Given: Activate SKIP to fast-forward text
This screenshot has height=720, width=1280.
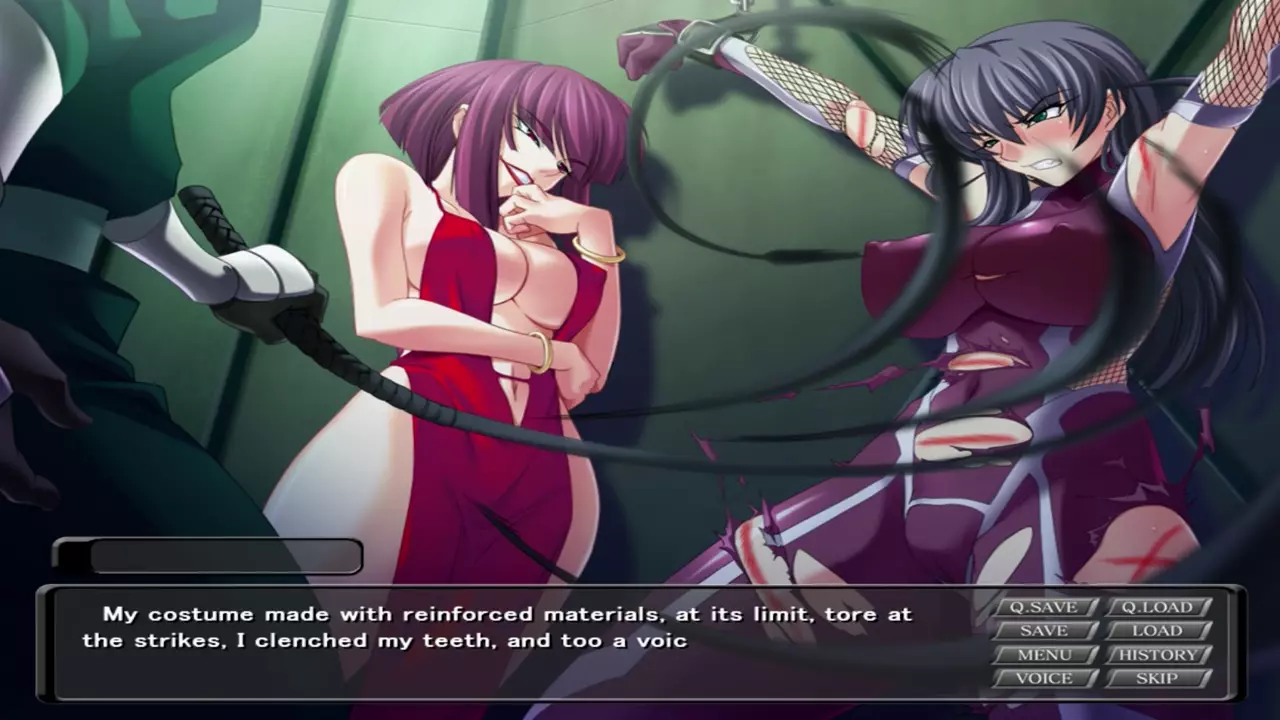Looking at the screenshot, I should [1157, 678].
